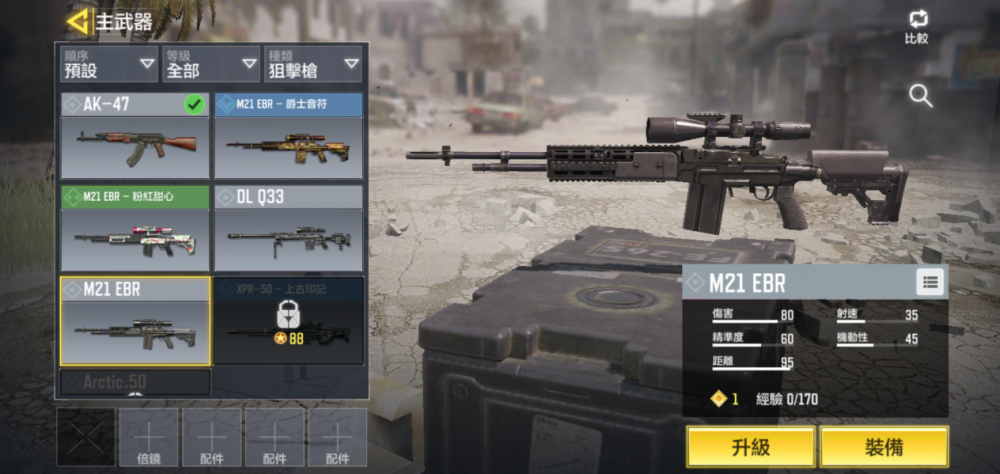This screenshot has width=1000, height=474.
Task: Select the DL Q33 sniper rifle card
Action: pos(288,228)
